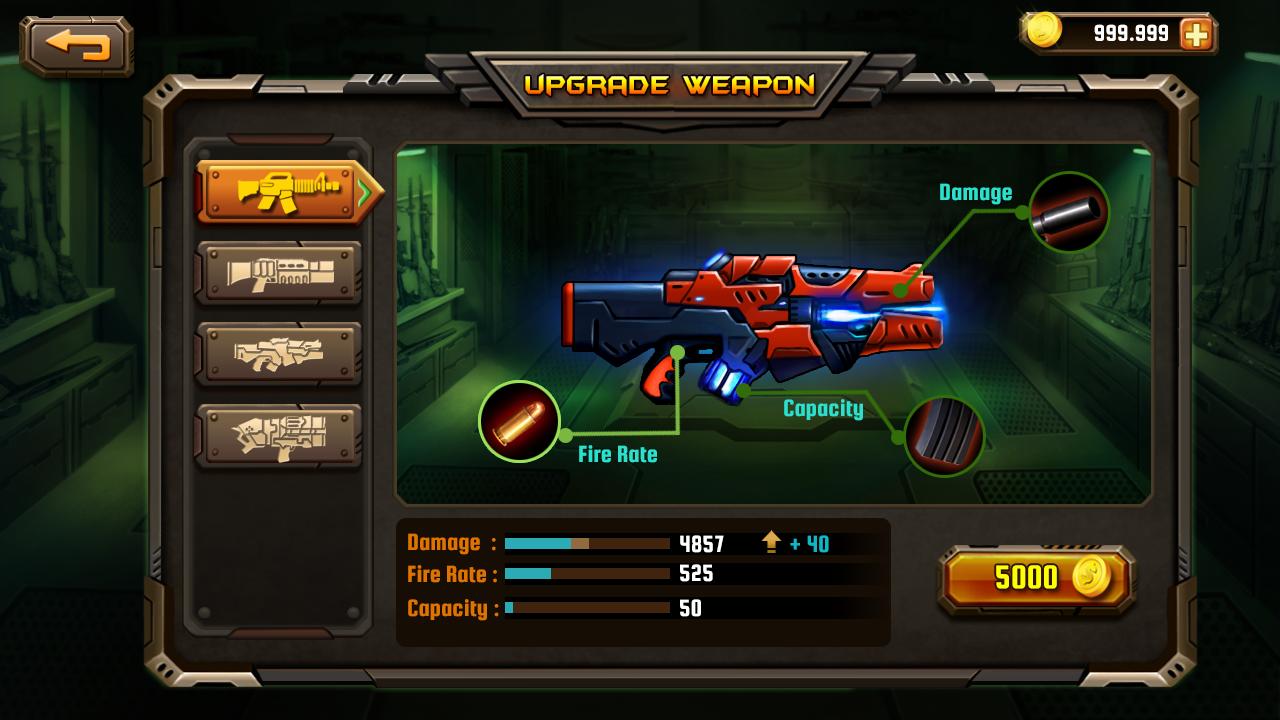
Task: Select the Fire Rate bullet icon
Action: pyautogui.click(x=519, y=421)
